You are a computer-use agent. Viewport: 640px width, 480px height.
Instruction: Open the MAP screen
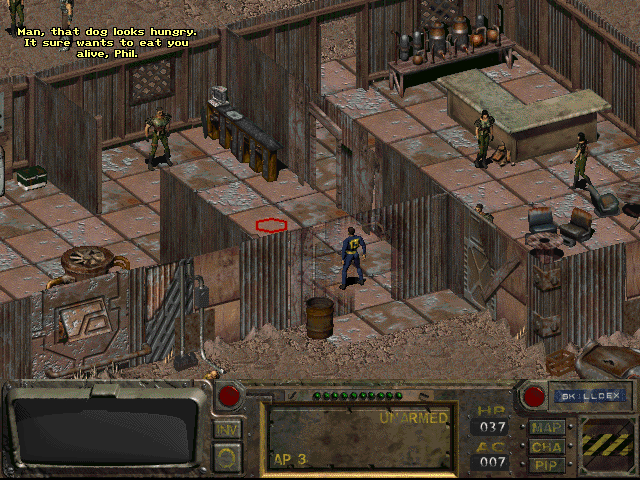point(547,427)
